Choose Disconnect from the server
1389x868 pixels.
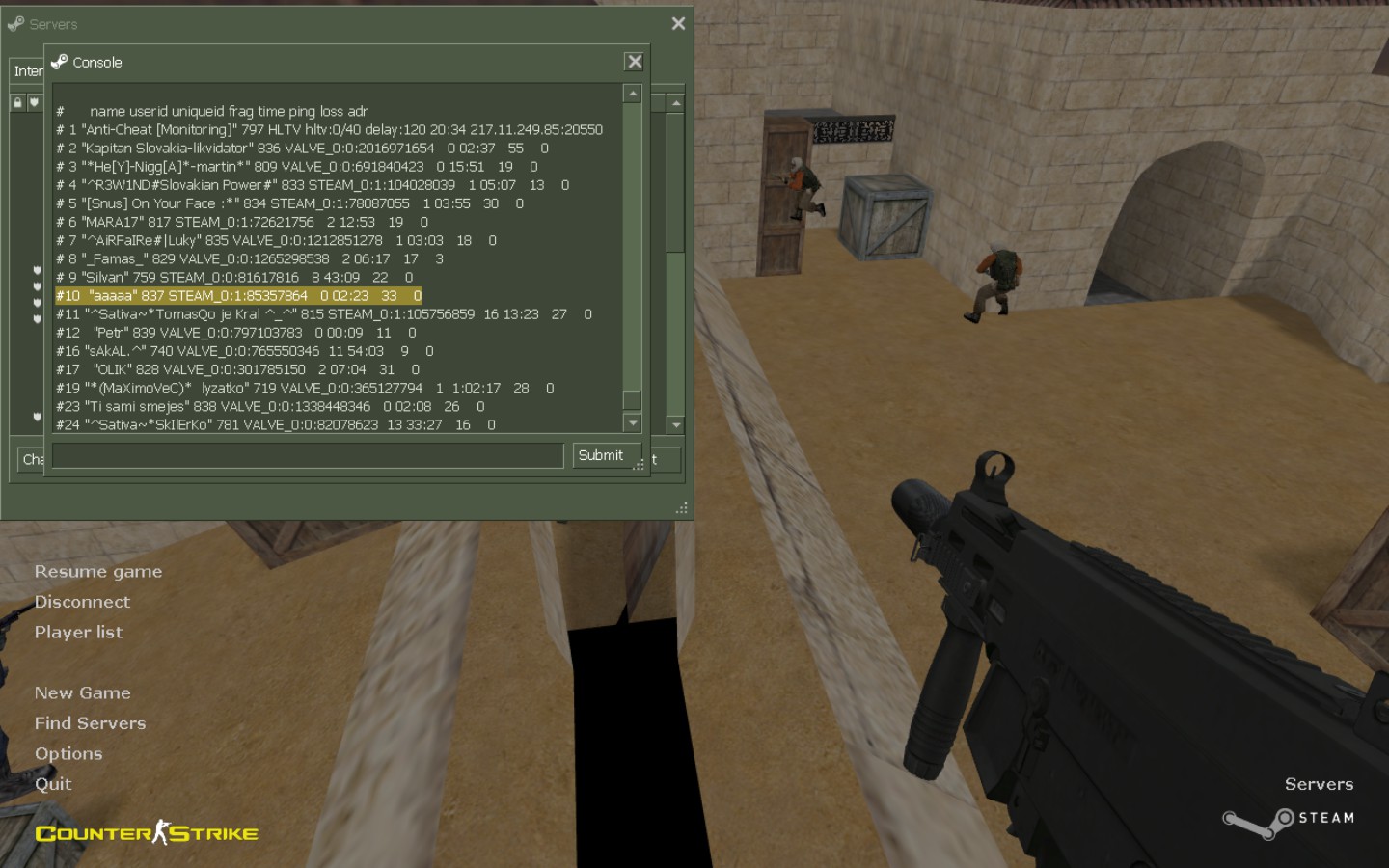coord(82,602)
